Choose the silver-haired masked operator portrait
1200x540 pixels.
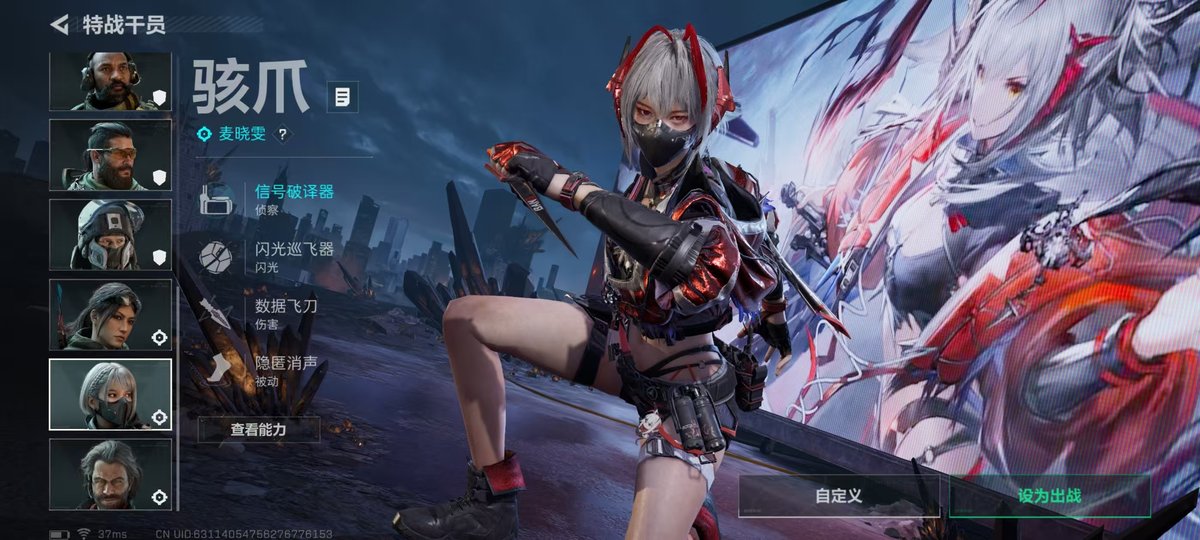[110, 394]
